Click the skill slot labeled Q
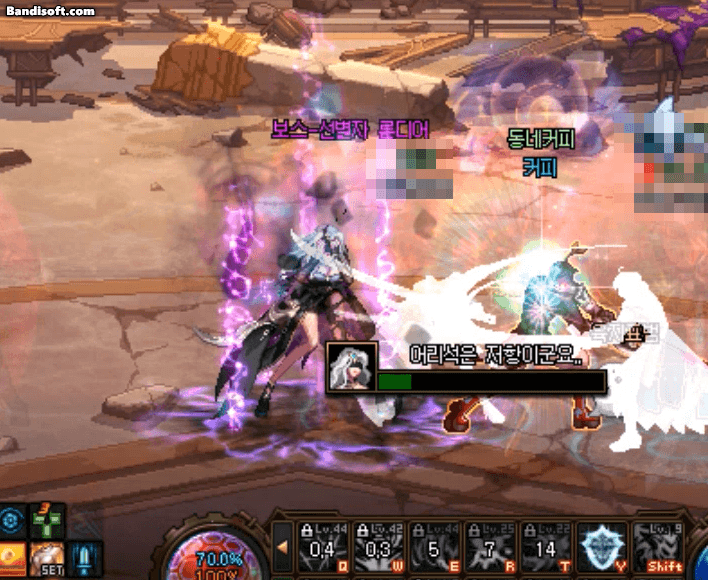Viewport: 708px width, 580px height. point(323,548)
